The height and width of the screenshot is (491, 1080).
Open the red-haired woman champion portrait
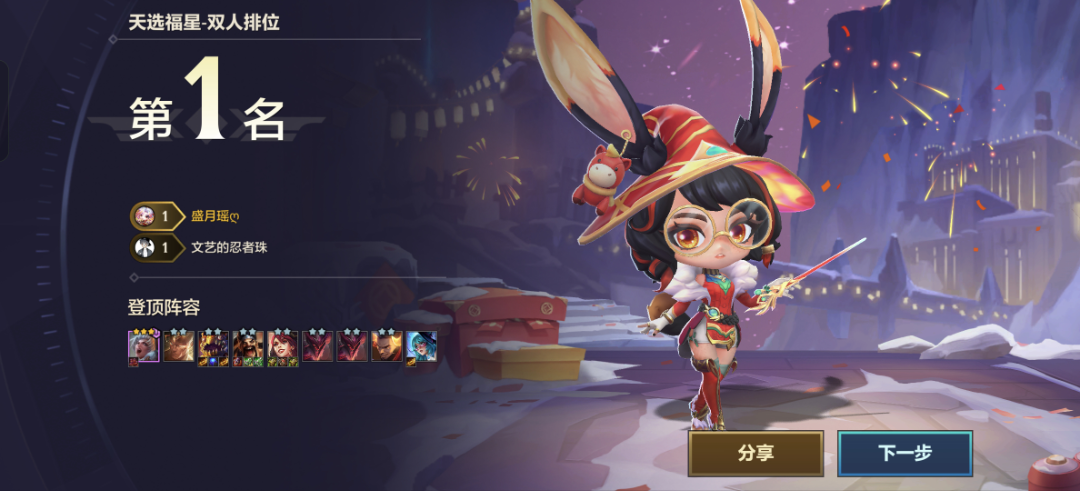(283, 346)
